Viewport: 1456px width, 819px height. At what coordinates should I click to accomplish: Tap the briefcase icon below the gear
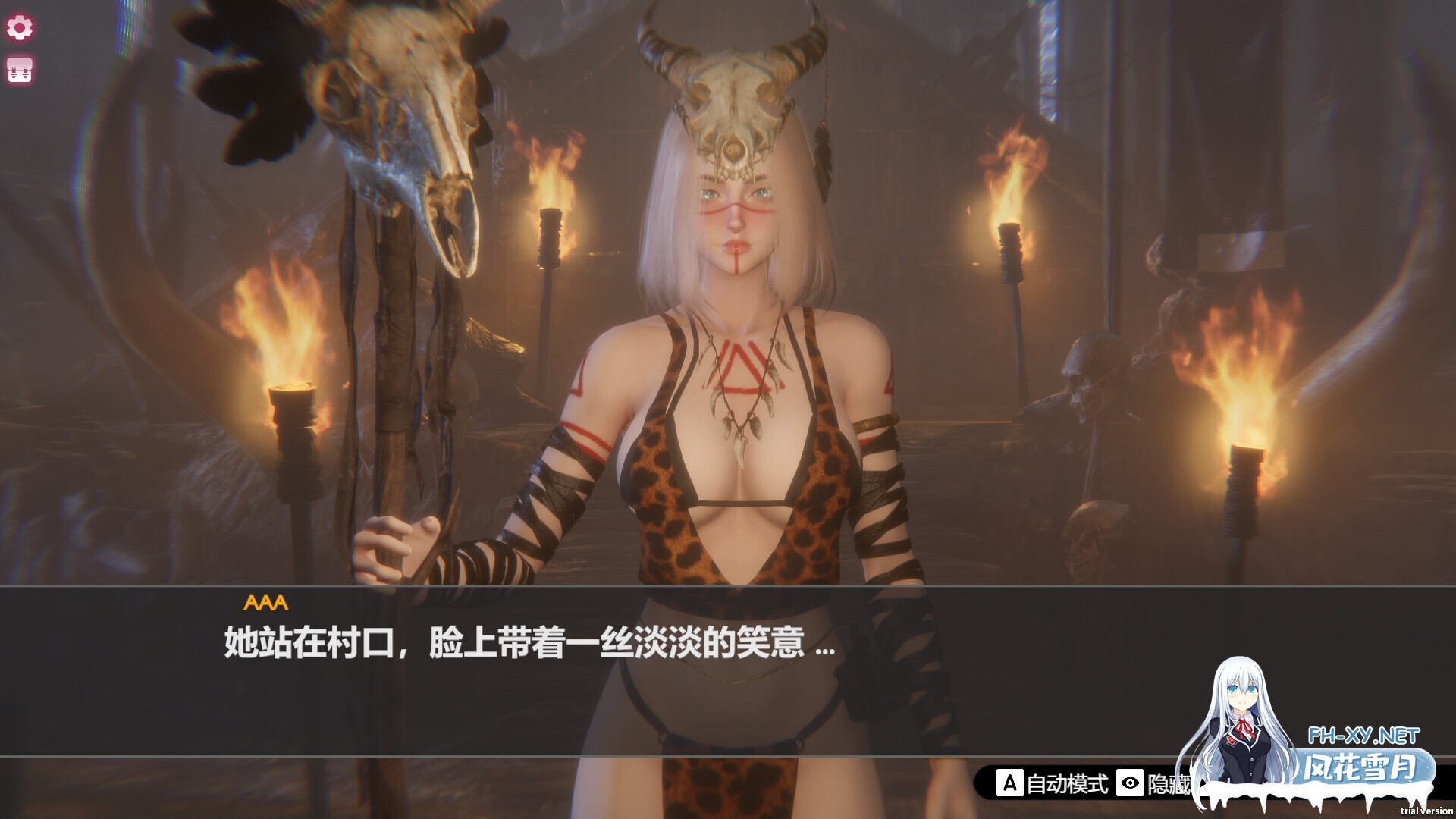pyautogui.click(x=19, y=71)
